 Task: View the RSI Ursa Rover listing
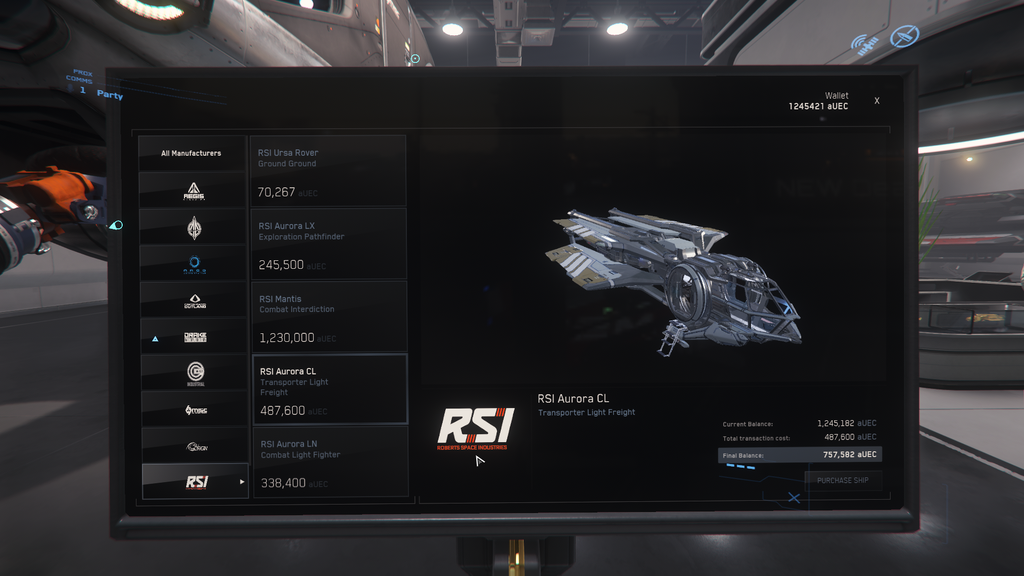[328, 171]
